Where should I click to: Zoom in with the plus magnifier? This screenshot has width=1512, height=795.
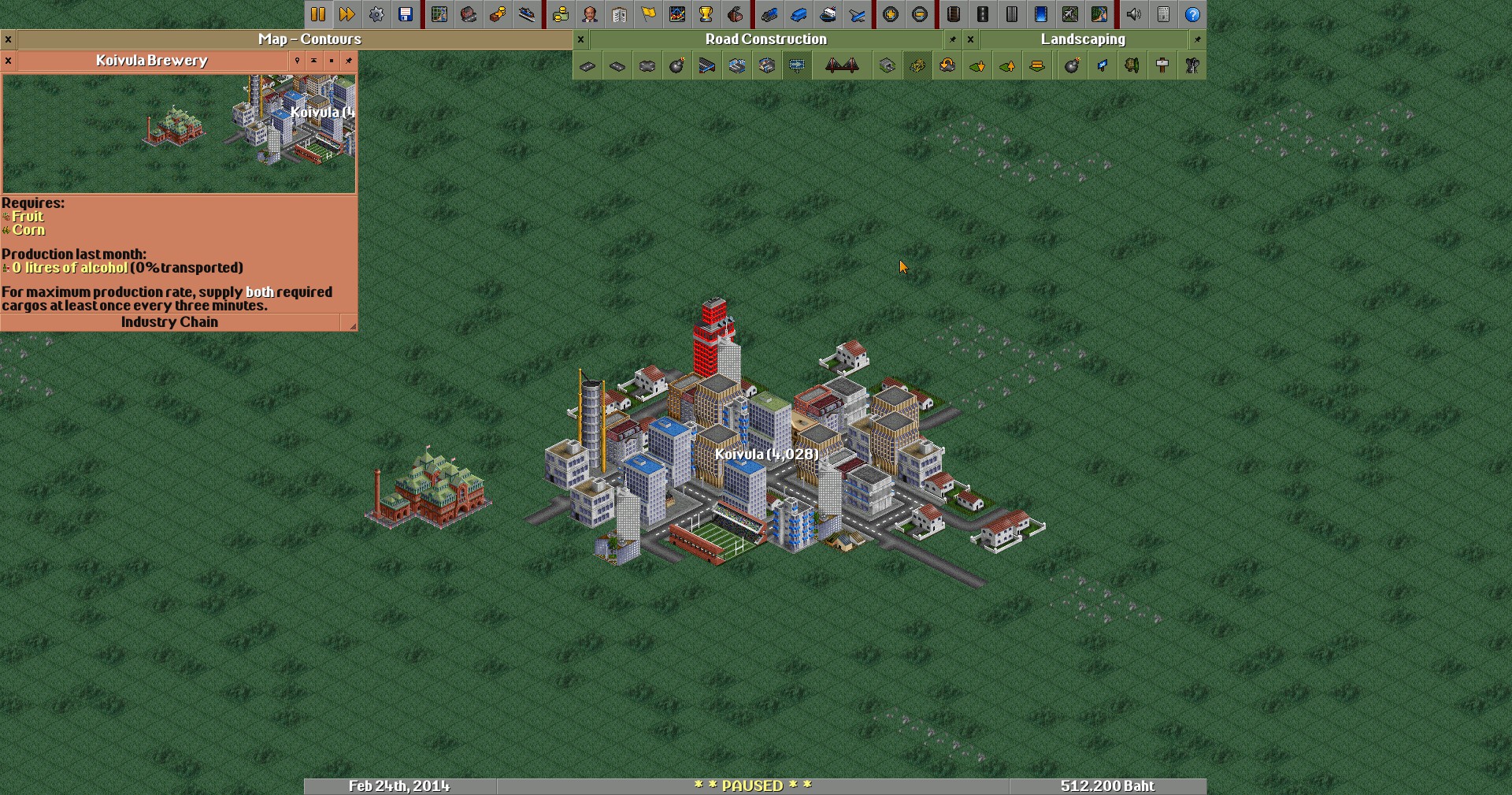point(891,14)
